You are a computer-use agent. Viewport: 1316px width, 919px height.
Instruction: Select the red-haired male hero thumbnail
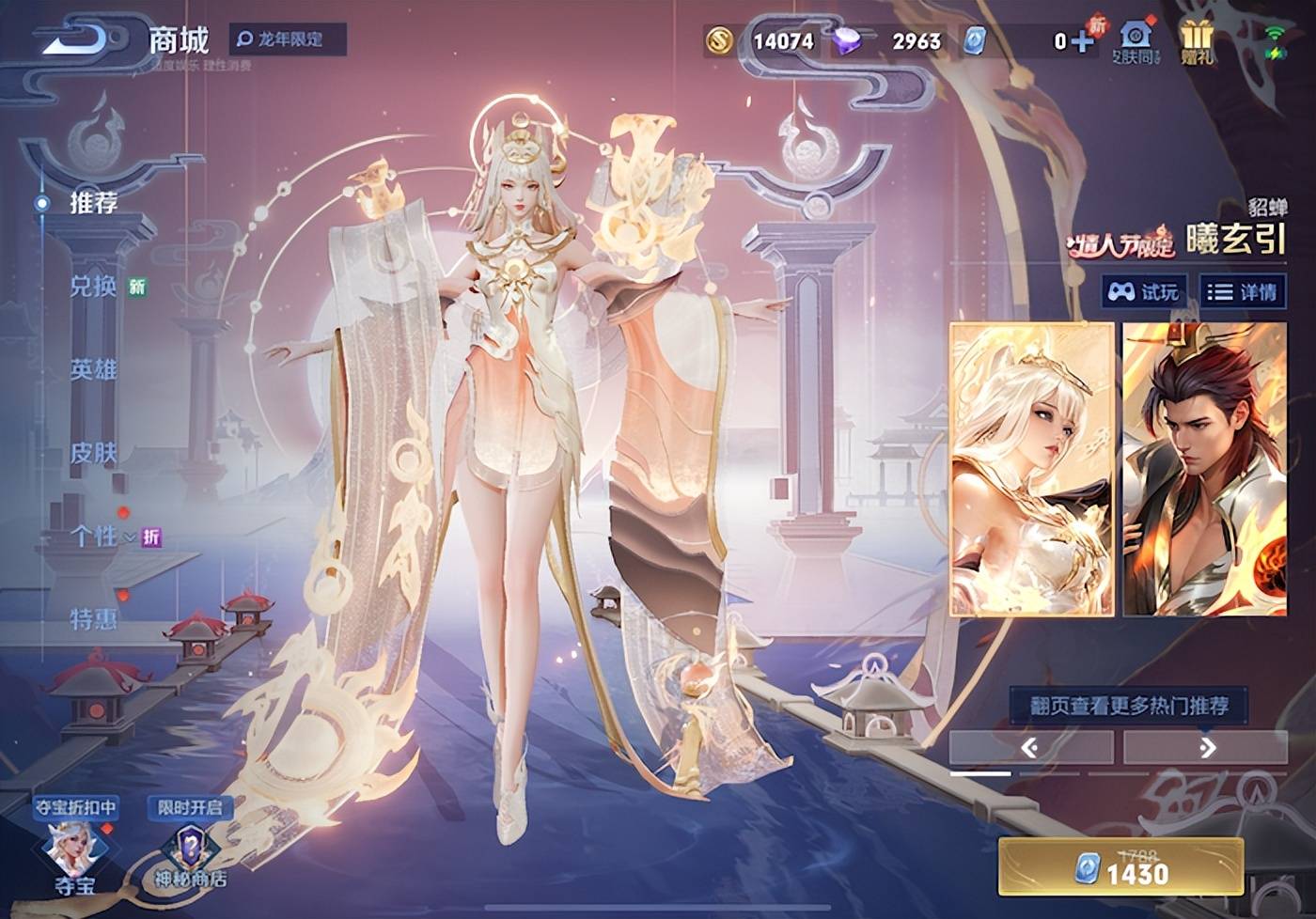(x=1204, y=469)
